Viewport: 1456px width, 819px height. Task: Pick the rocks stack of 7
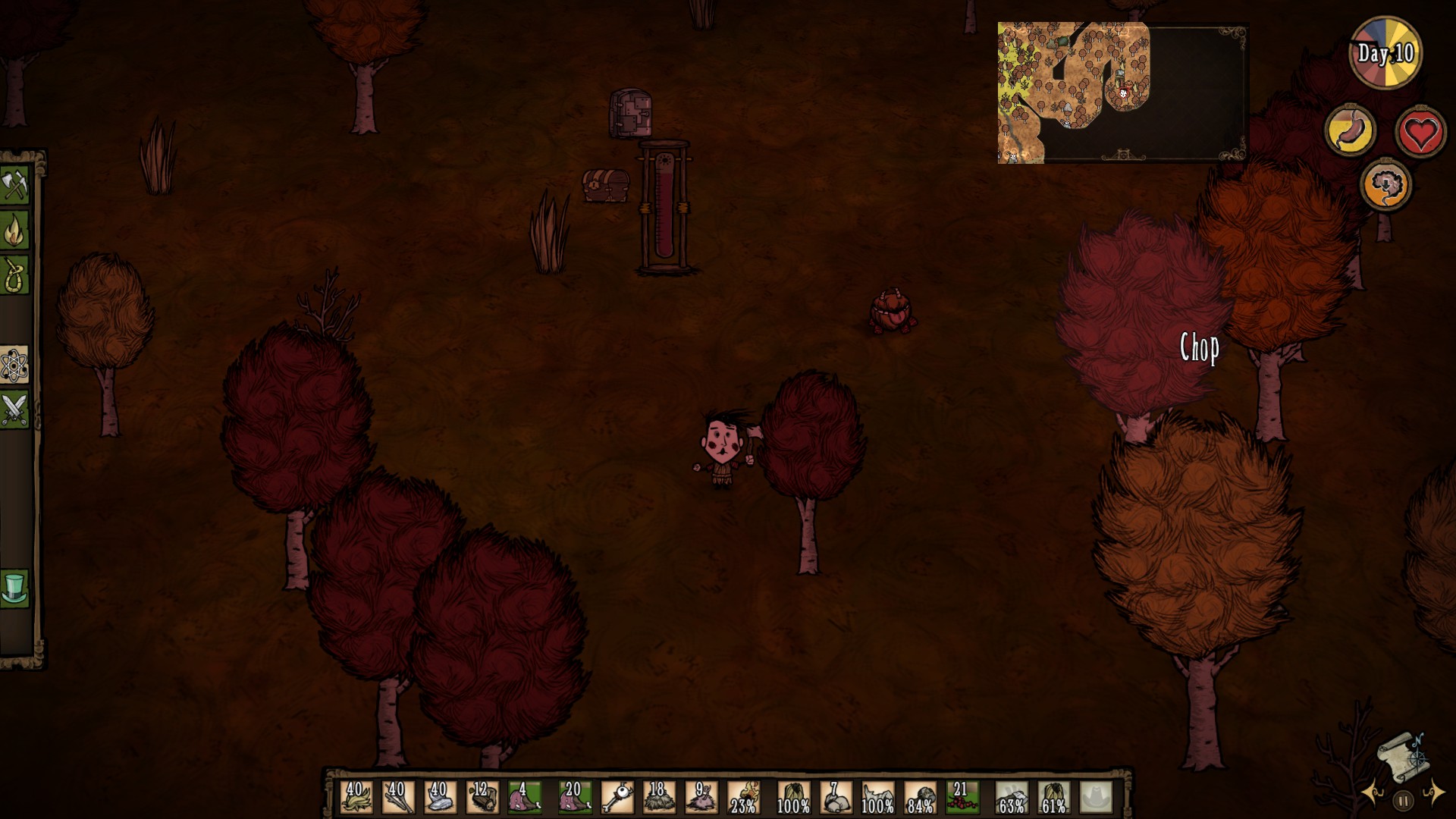click(836, 798)
